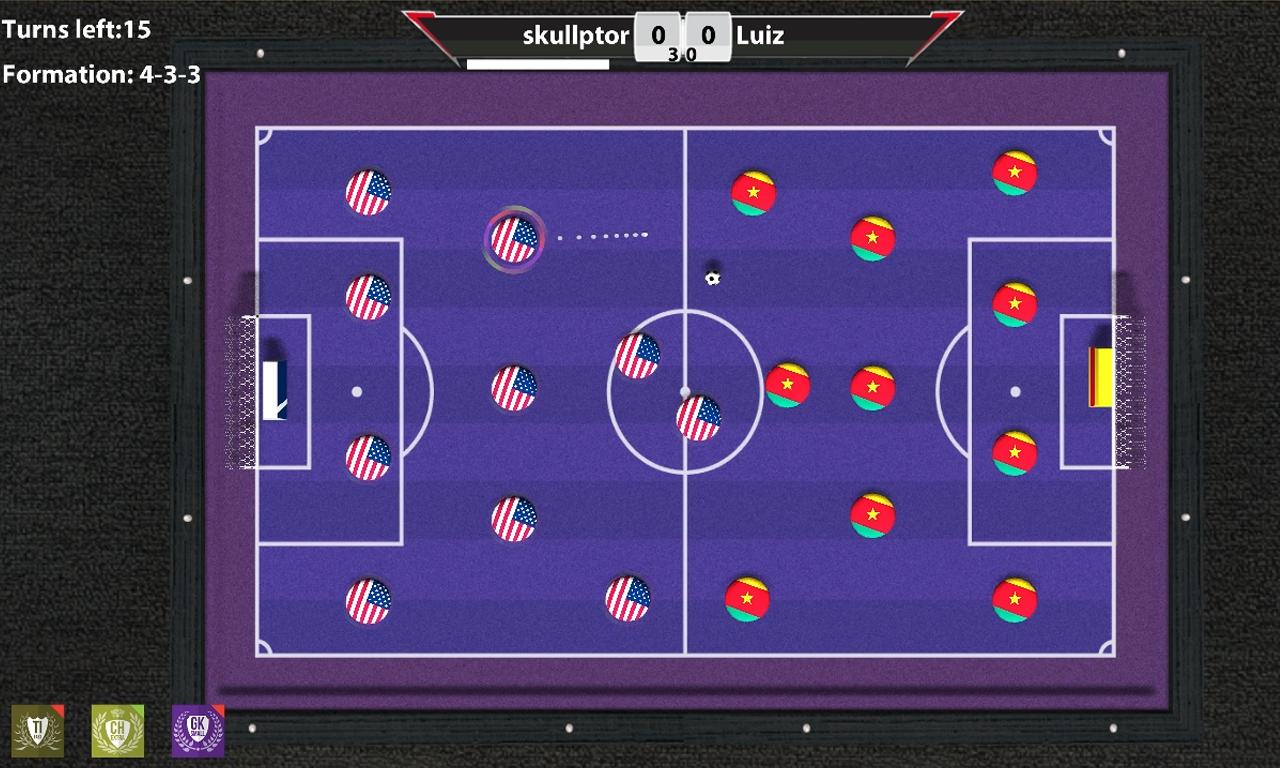Select the highlighted USA disc with aiming dots

pos(514,239)
